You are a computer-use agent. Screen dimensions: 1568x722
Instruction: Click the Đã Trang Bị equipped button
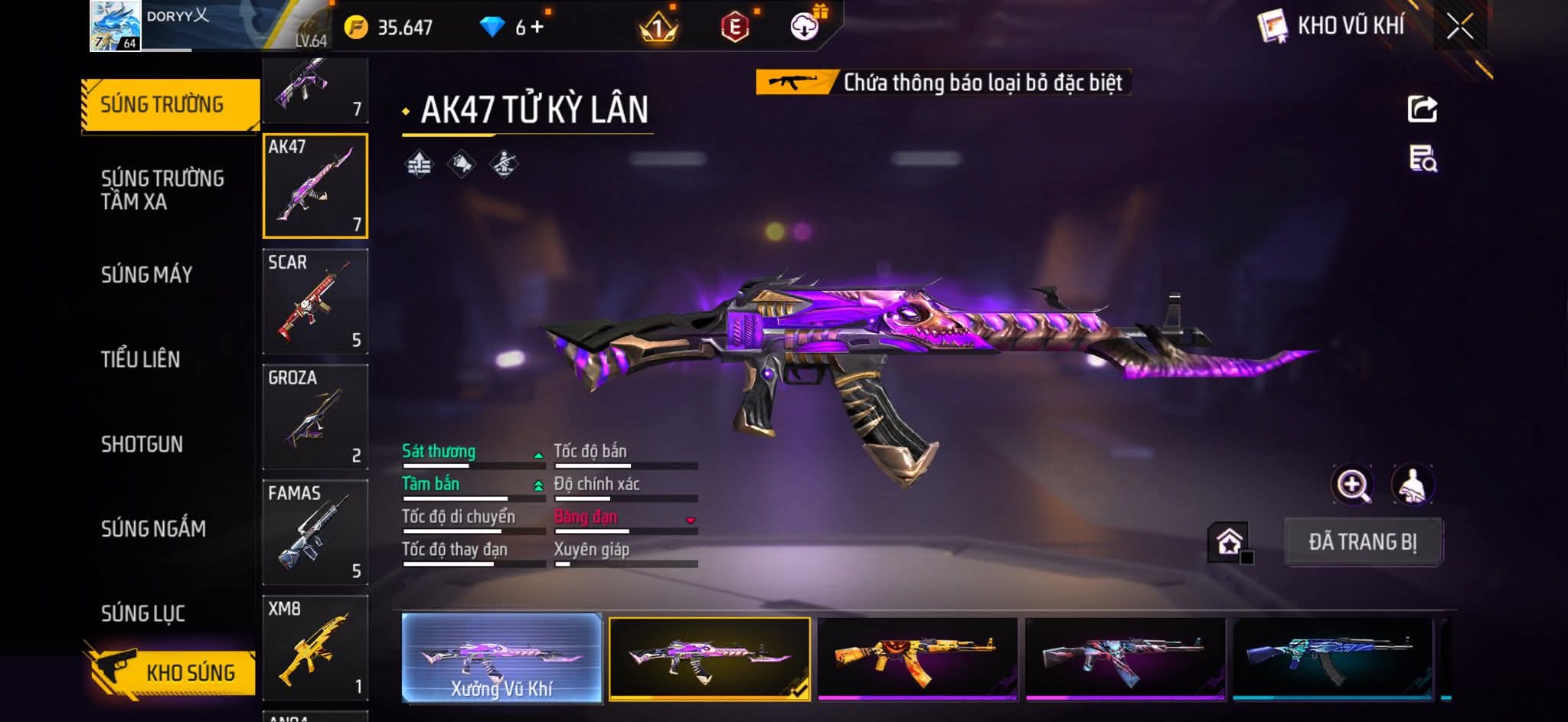1363,541
